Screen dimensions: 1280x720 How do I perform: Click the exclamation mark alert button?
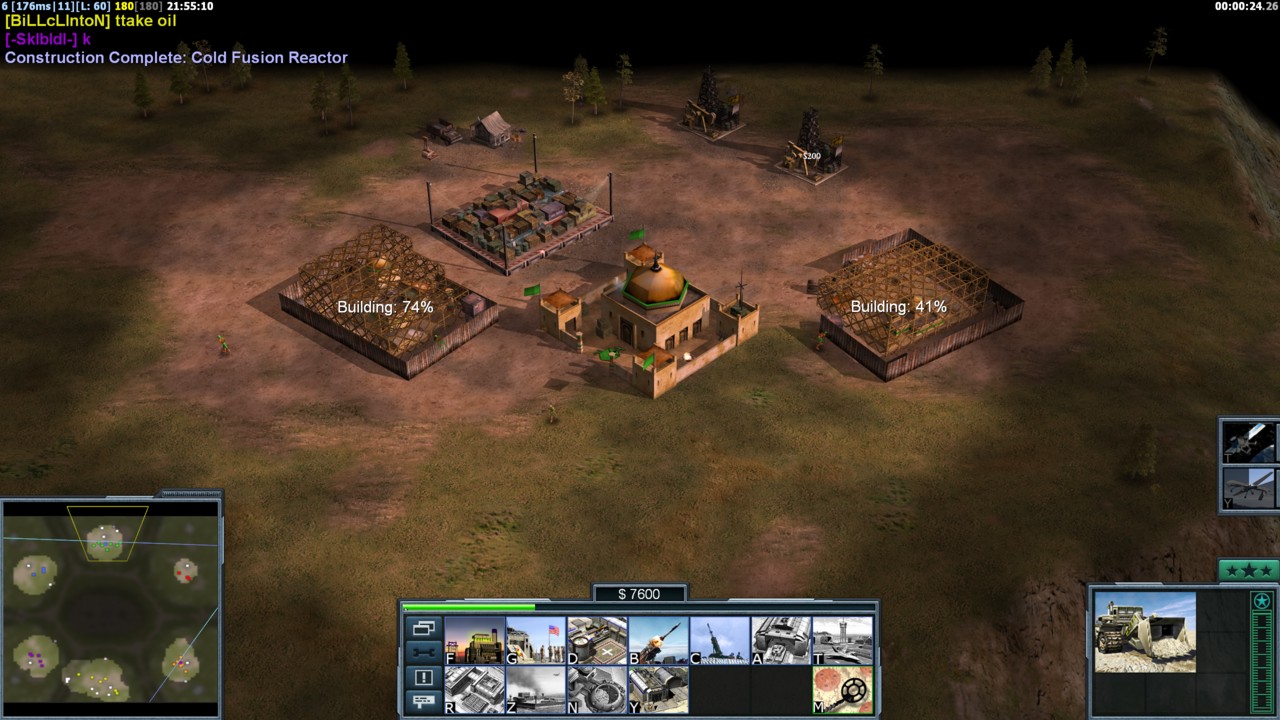coord(423,677)
